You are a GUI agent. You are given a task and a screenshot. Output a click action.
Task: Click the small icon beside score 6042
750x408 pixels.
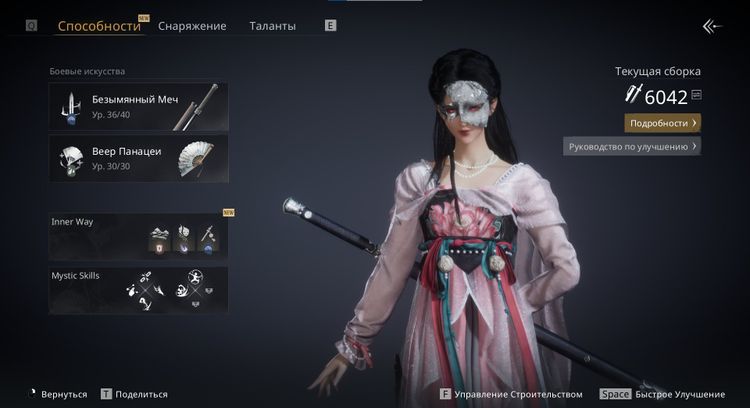pos(696,95)
